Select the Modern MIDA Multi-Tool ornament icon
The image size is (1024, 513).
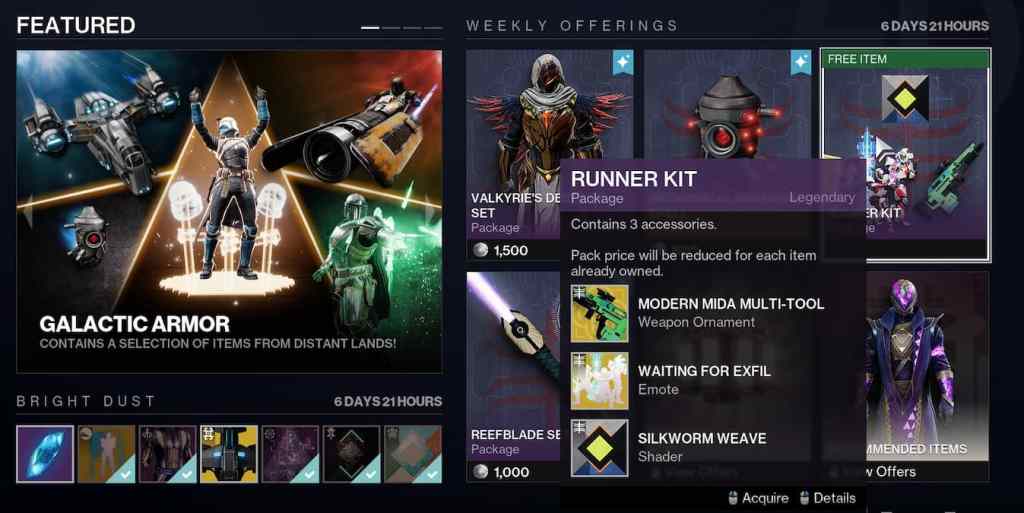click(x=600, y=313)
